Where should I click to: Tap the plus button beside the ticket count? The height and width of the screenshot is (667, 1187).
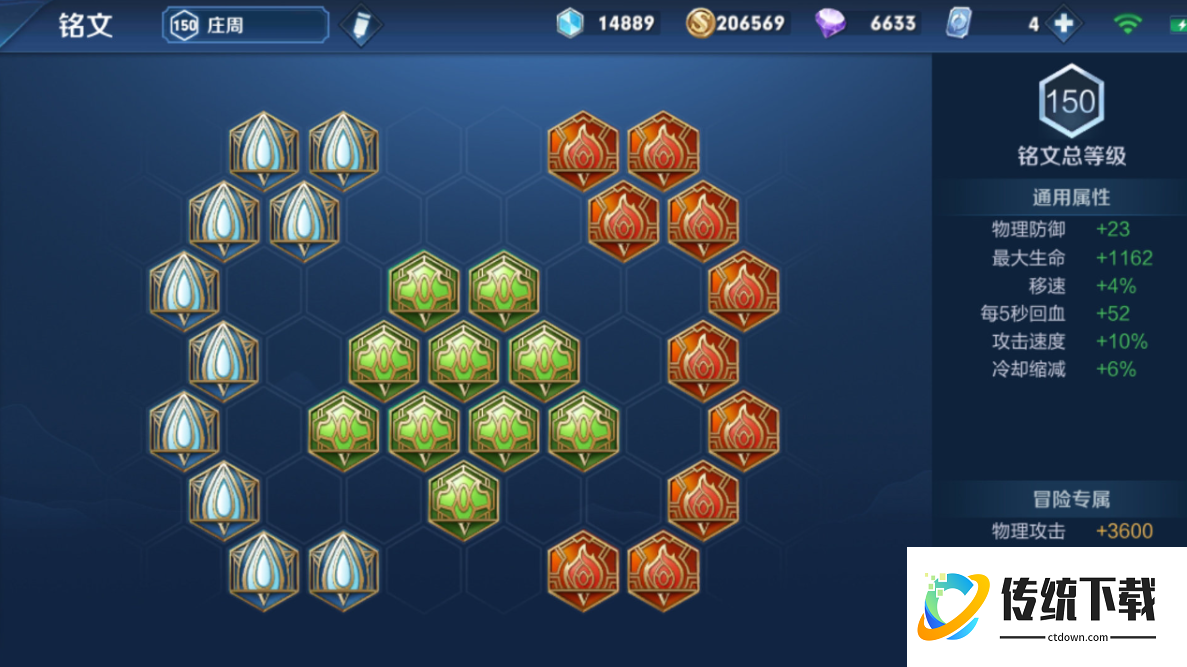pyautogui.click(x=1063, y=25)
